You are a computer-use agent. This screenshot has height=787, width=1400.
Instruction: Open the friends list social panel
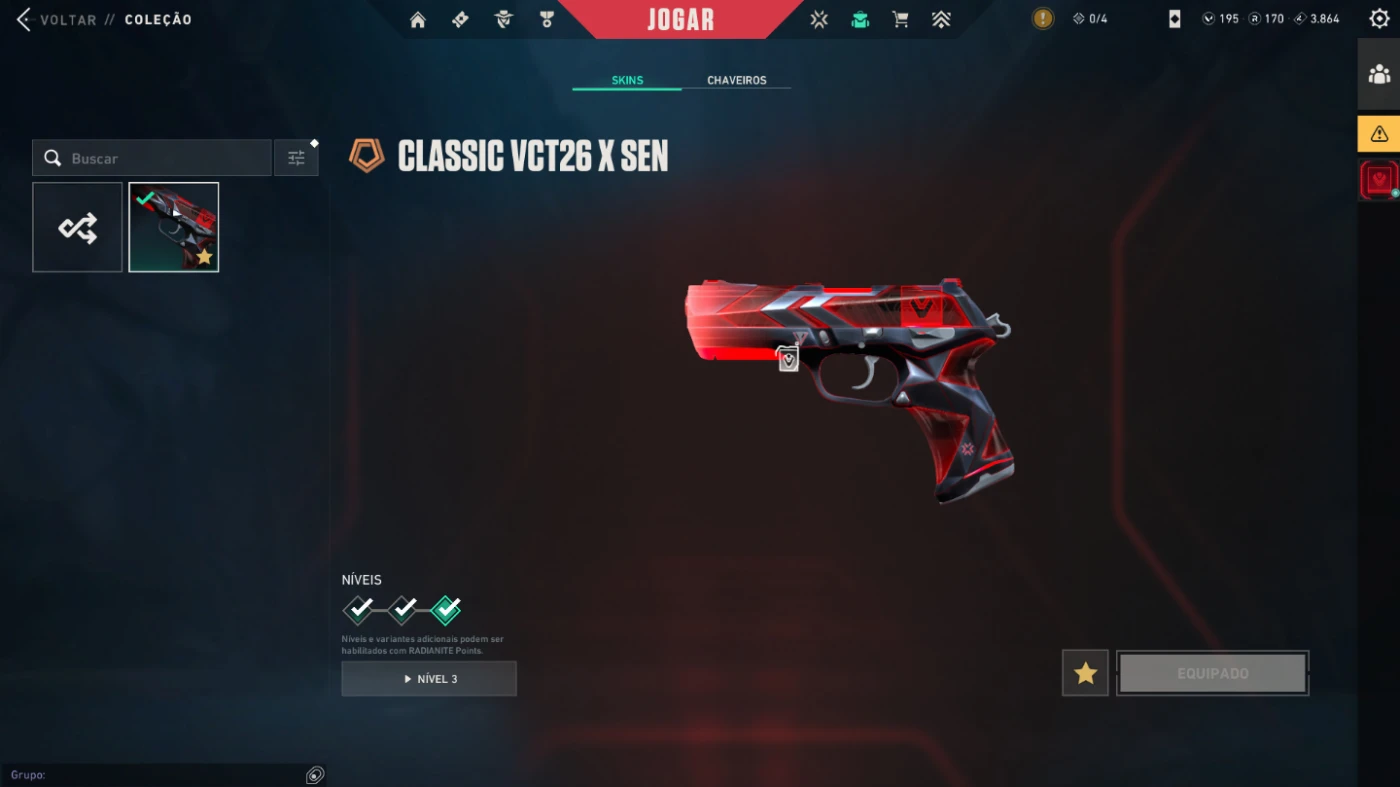[1379, 74]
